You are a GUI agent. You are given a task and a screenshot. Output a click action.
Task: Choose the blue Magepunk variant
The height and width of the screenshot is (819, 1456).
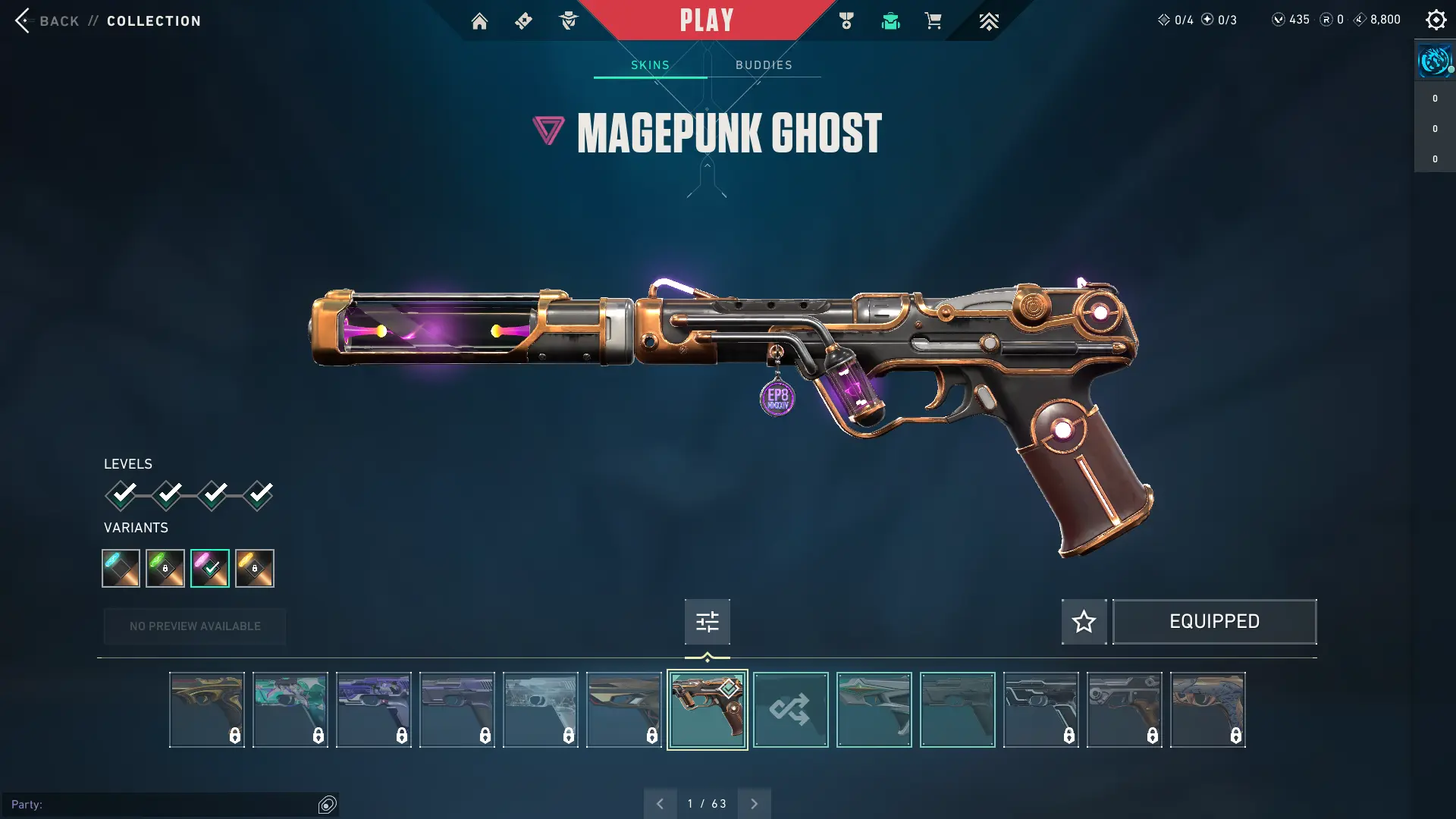(121, 568)
